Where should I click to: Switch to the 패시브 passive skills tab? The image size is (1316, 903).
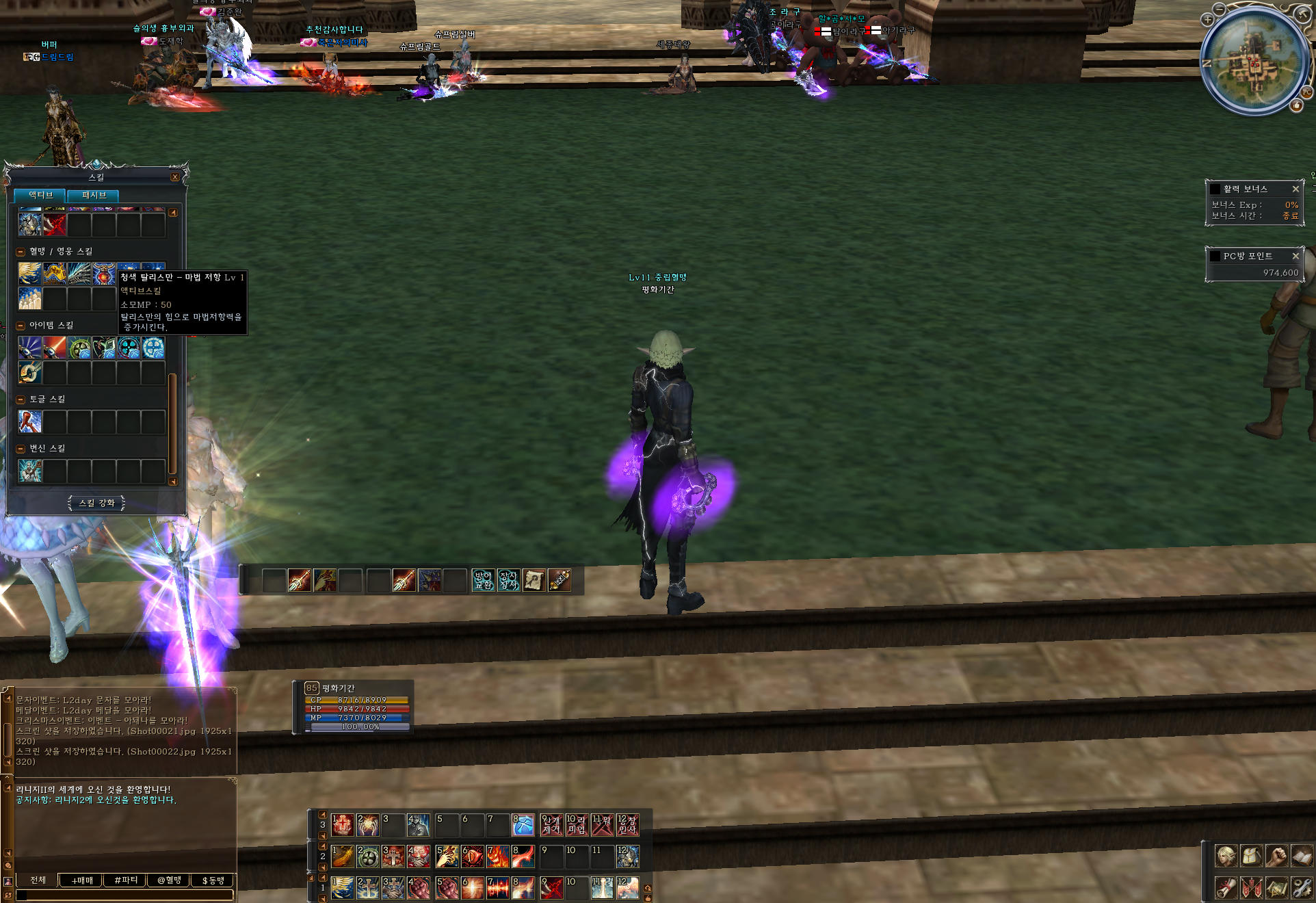click(x=94, y=196)
